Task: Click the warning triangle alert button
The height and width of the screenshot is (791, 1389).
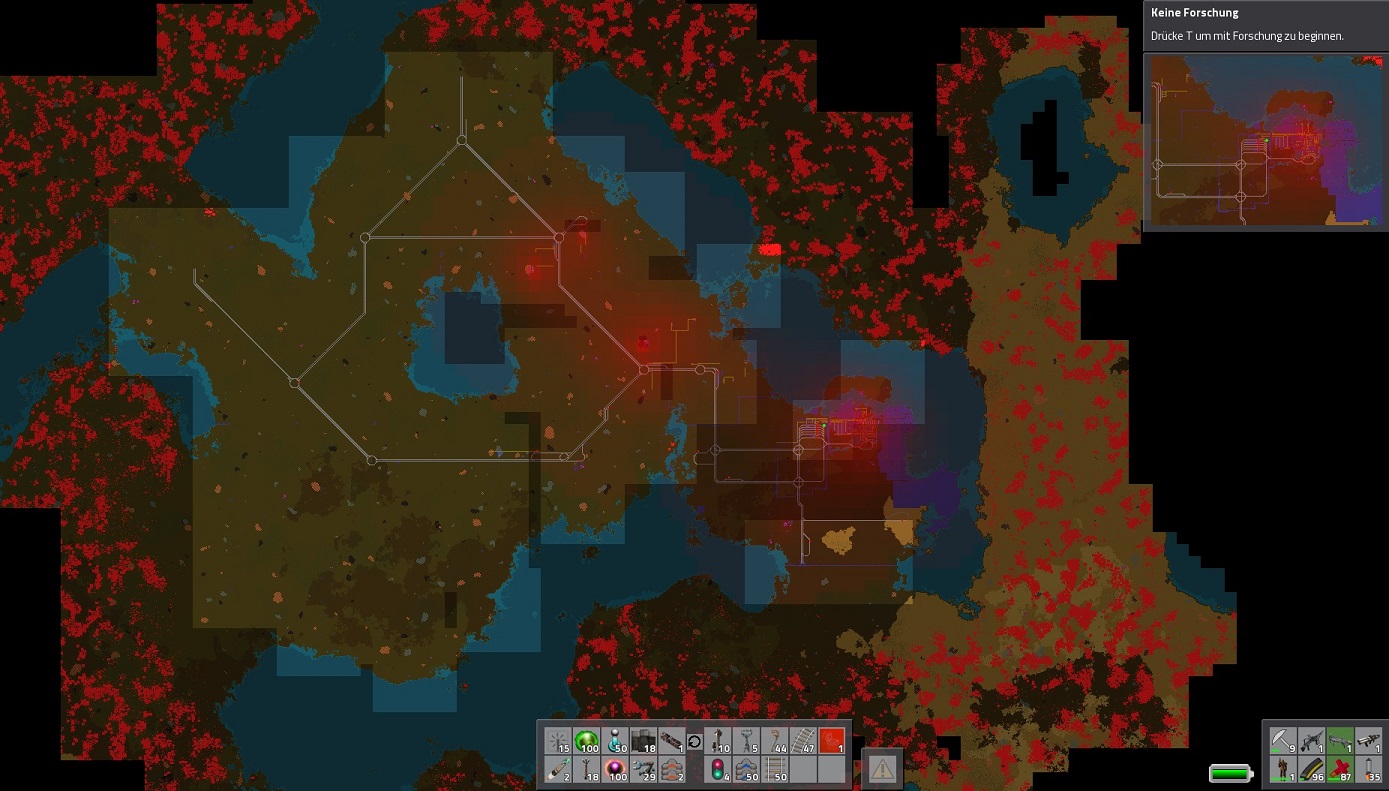Action: pyautogui.click(x=882, y=768)
